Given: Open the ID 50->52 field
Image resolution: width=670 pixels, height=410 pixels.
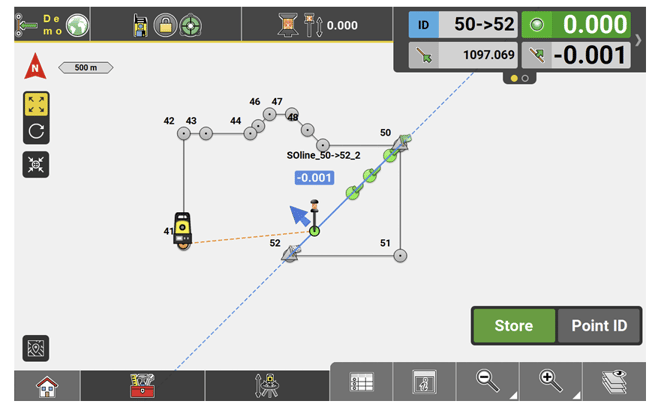Looking at the screenshot, I should [464, 25].
